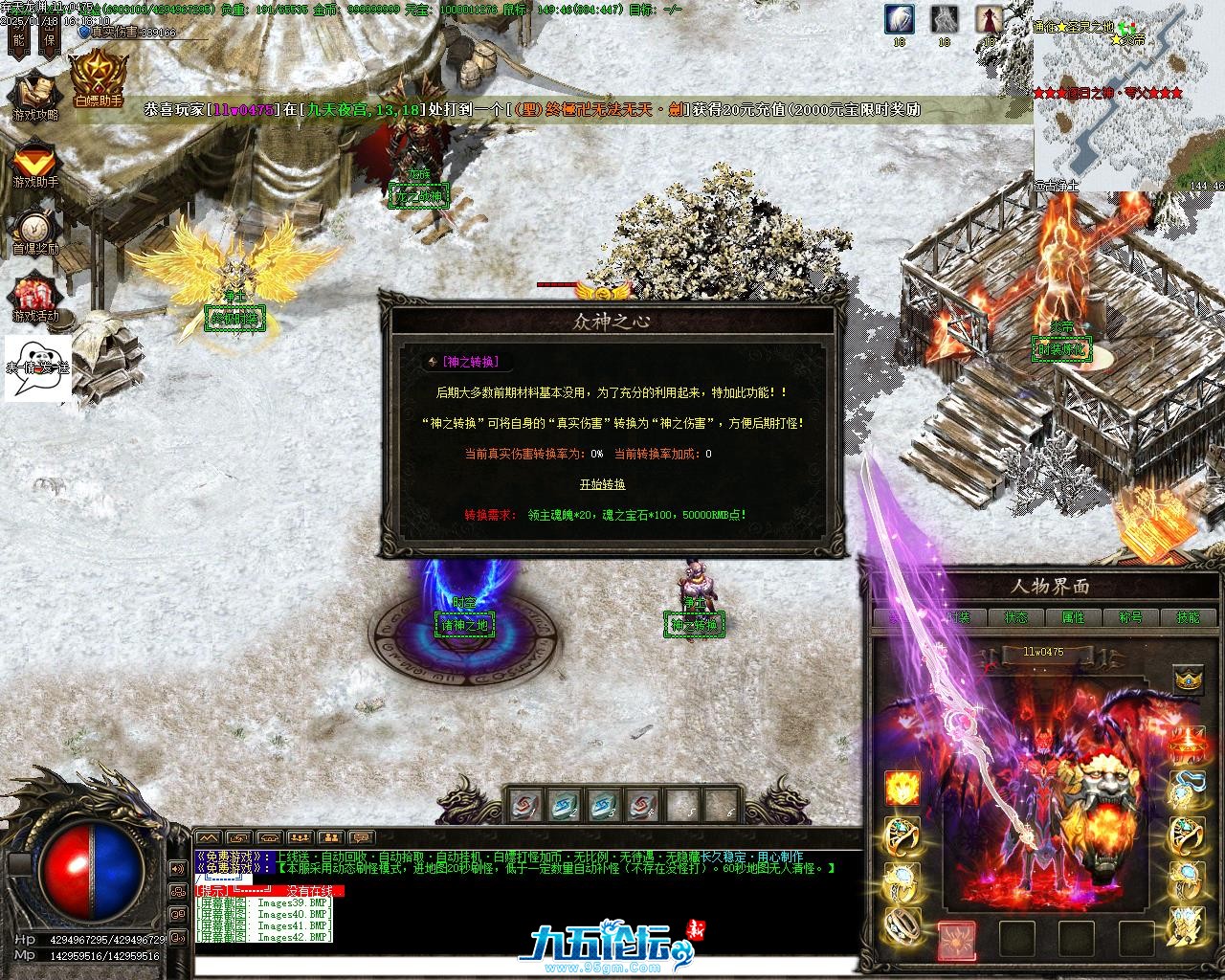Screen dimensions: 1225x980
Task: Select the blue-ribbon necklace equipment slot
Action: (x=1188, y=789)
